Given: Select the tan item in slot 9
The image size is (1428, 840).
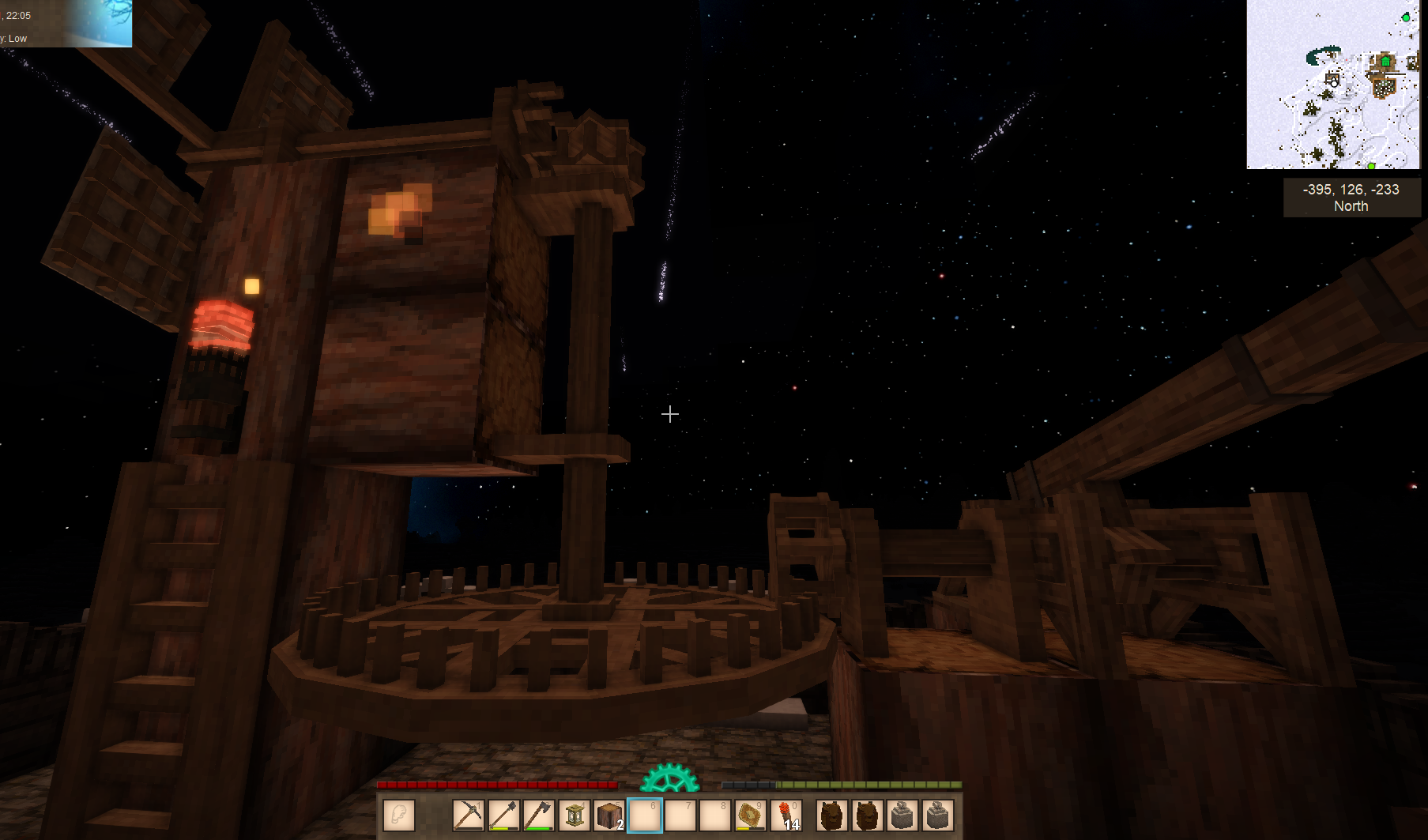Looking at the screenshot, I should [x=750, y=816].
